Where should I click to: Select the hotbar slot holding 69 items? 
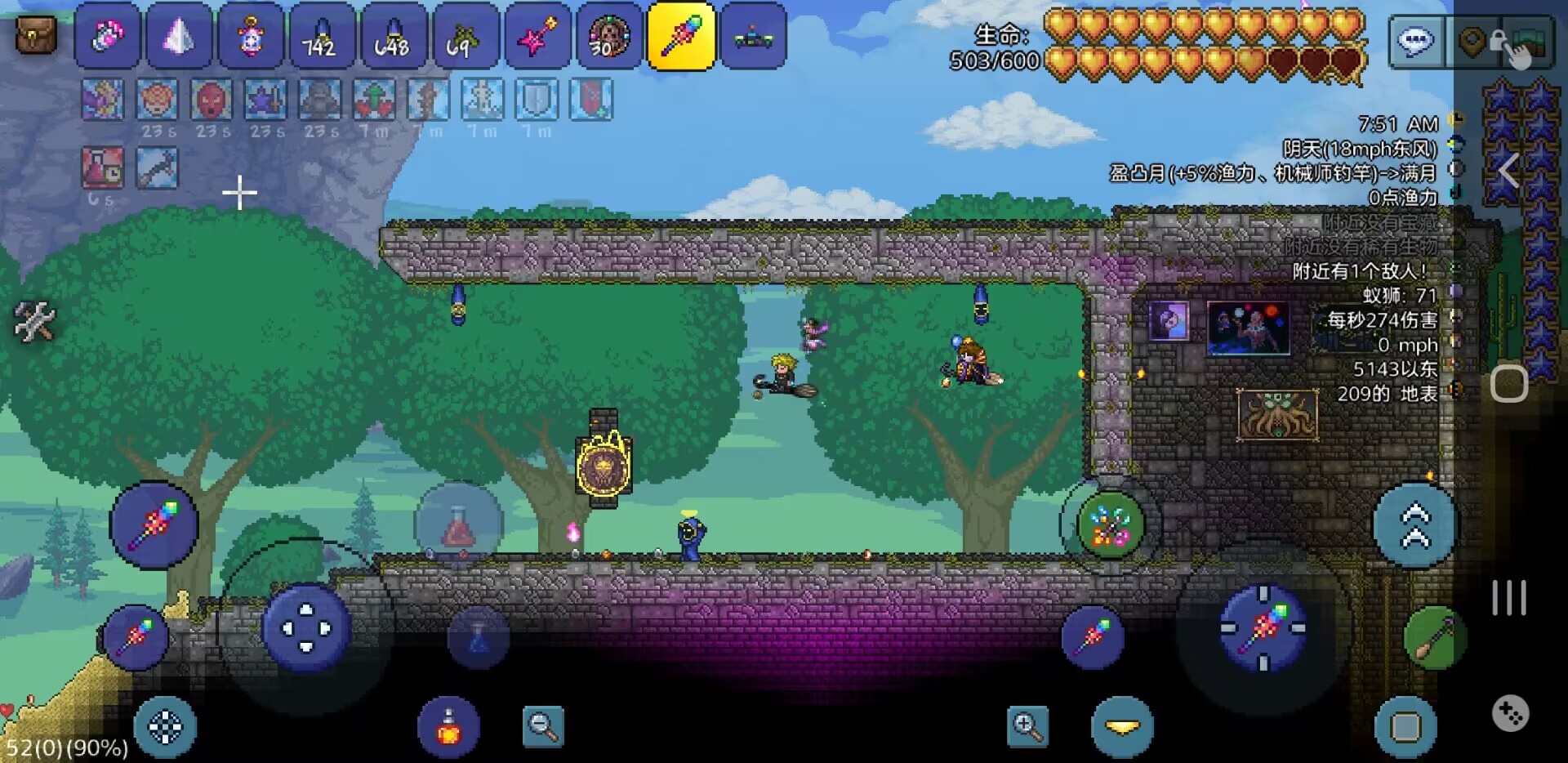[x=465, y=37]
